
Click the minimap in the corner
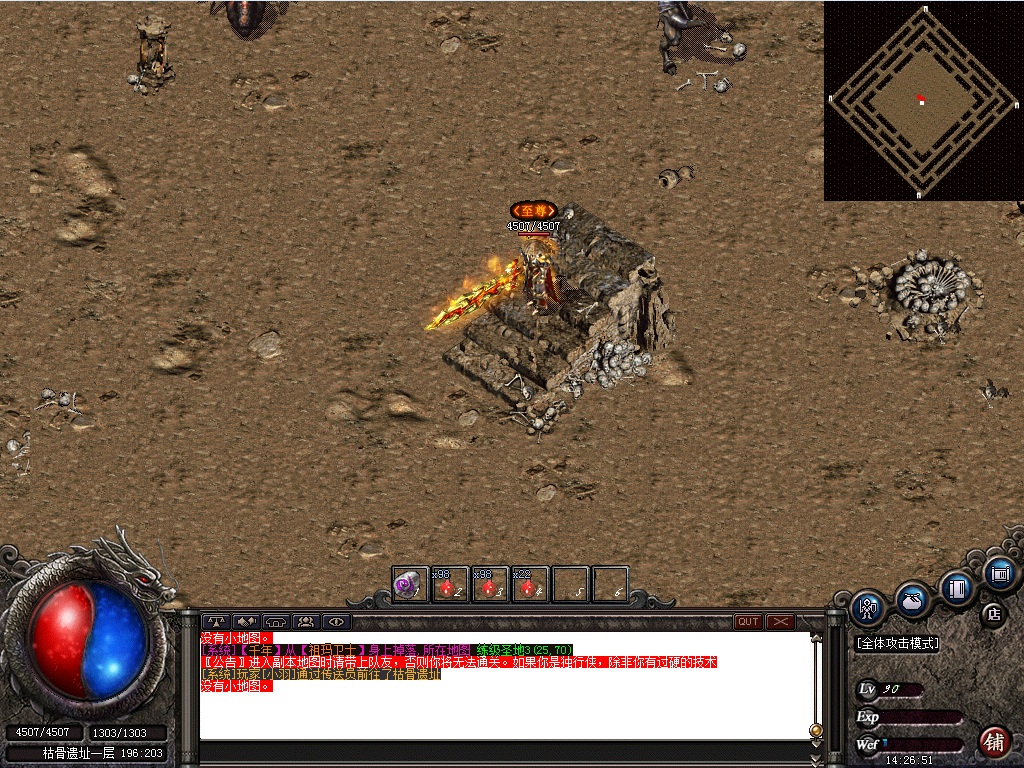coord(922,100)
